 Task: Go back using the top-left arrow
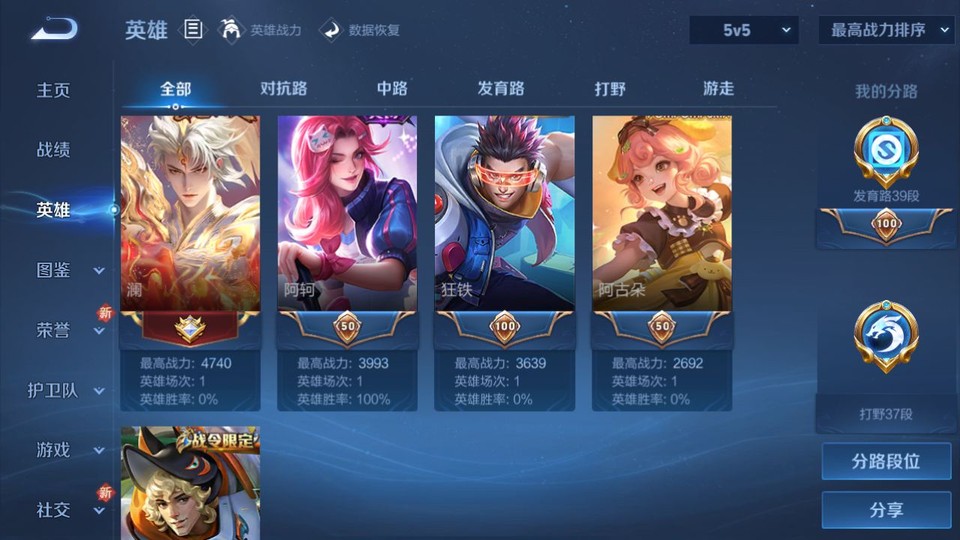click(54, 30)
